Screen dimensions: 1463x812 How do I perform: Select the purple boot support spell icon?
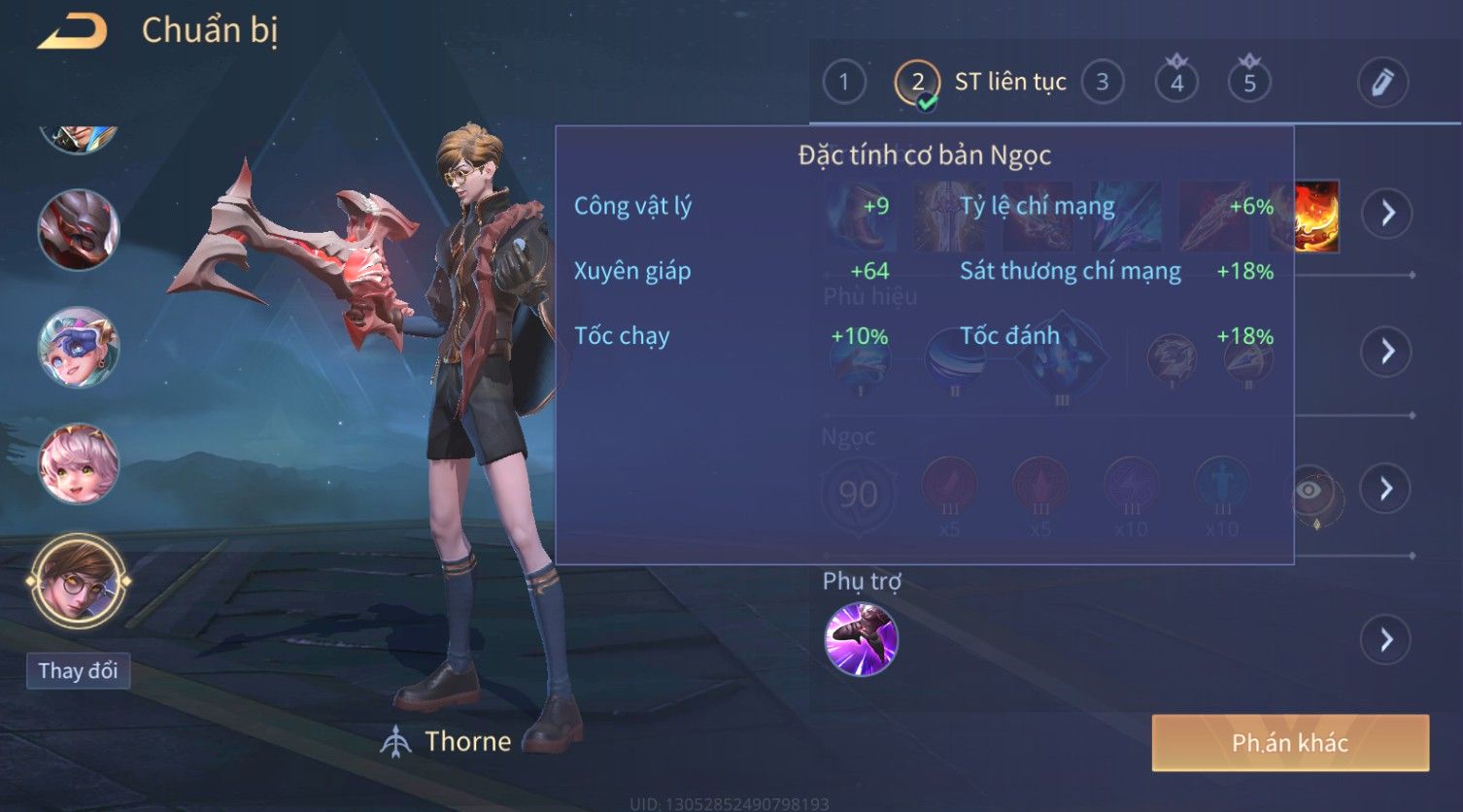click(x=861, y=639)
